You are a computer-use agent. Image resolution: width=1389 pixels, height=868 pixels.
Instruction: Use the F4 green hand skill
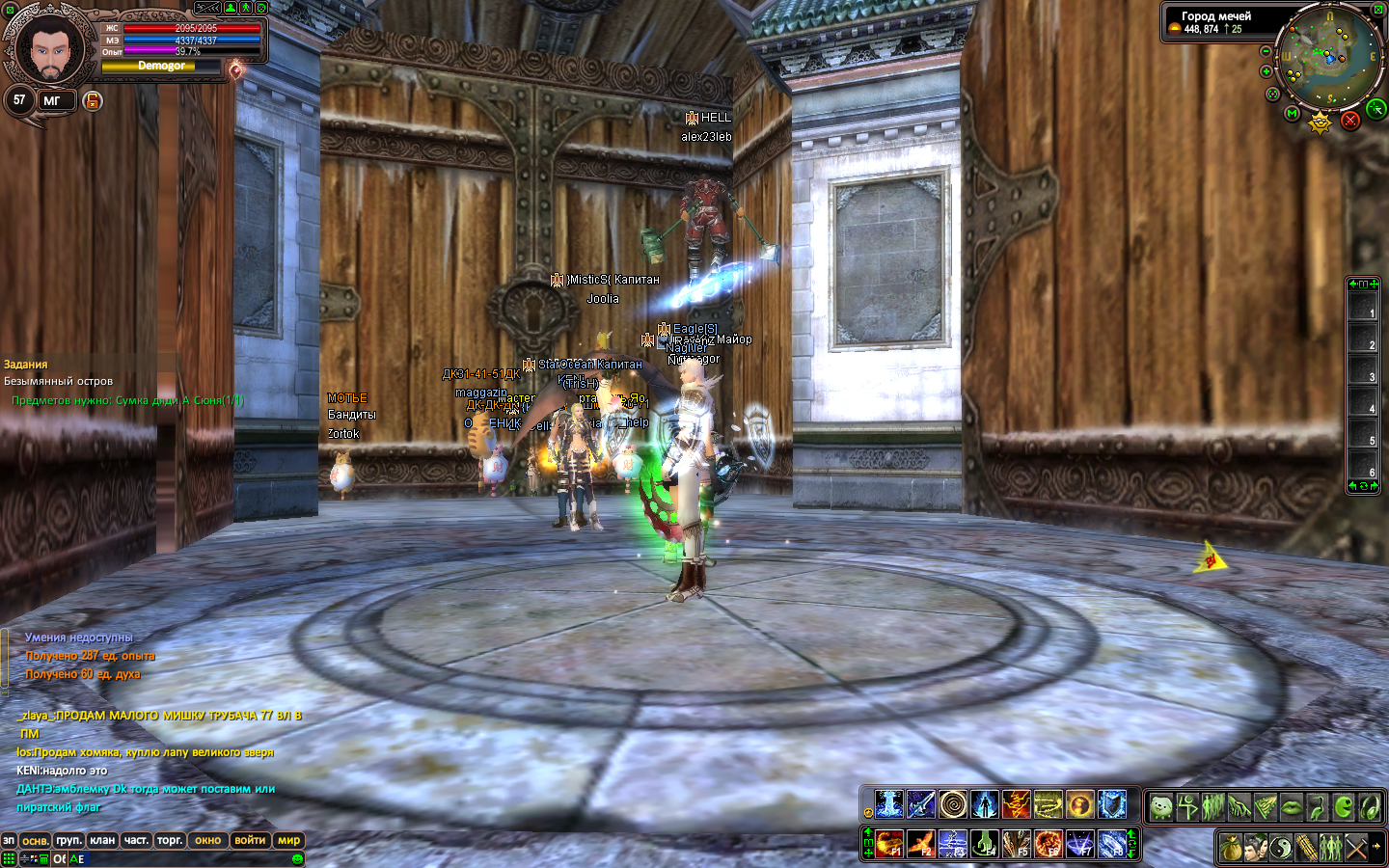(x=984, y=844)
